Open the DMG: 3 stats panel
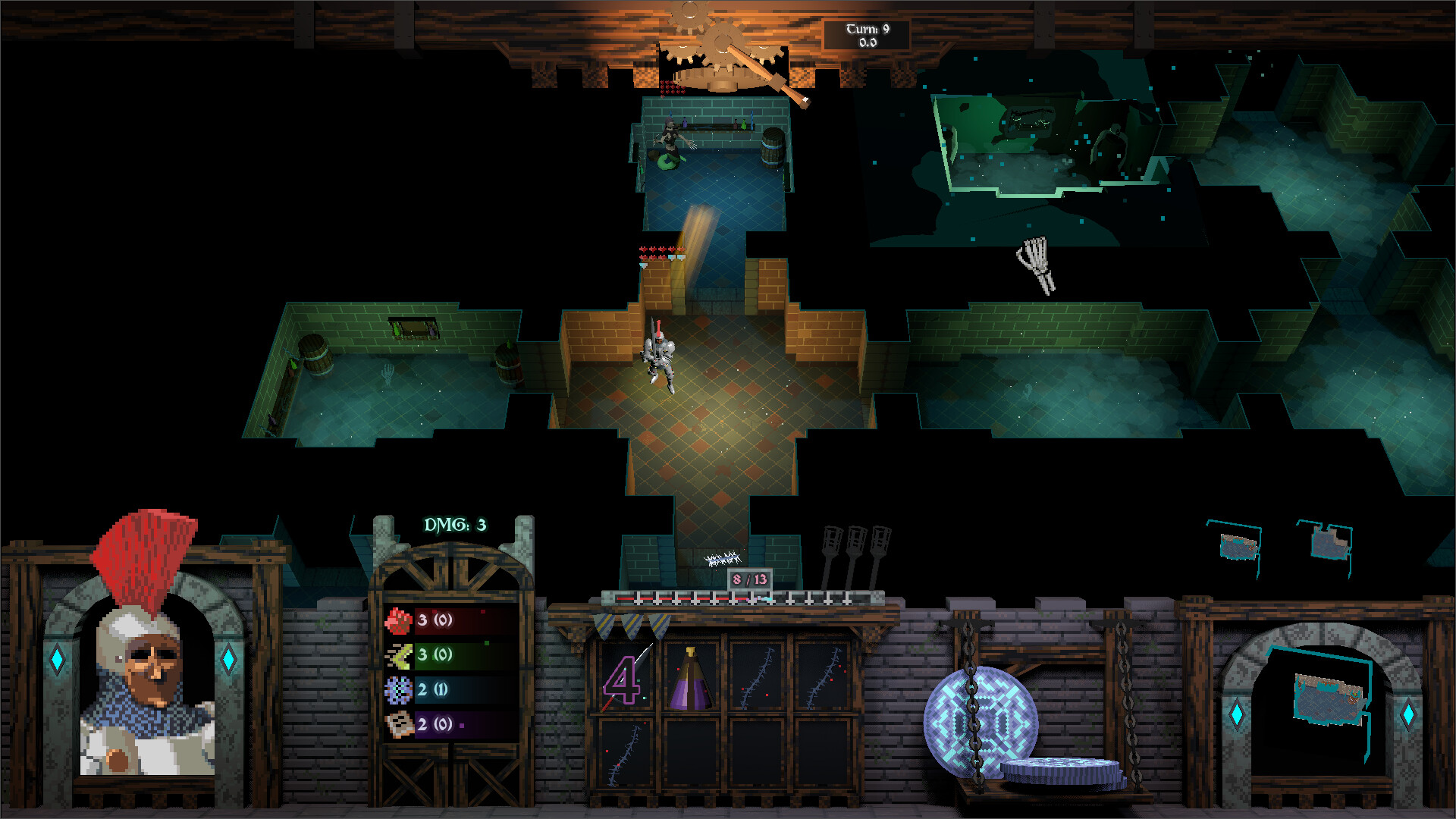 (x=453, y=523)
